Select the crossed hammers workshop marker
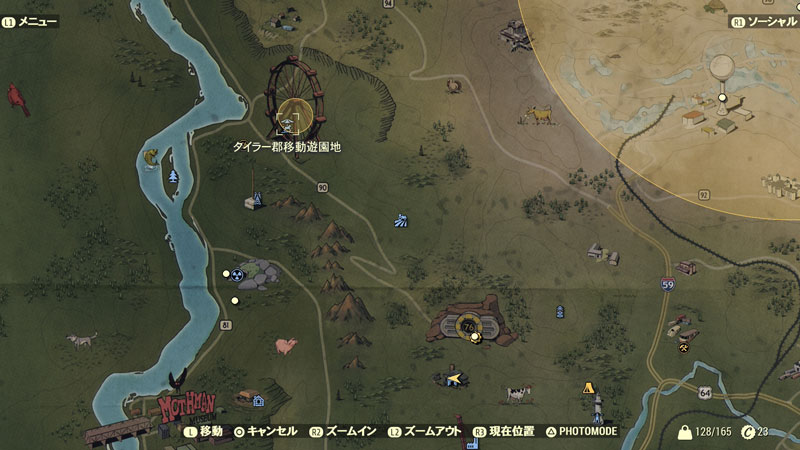Screen dimensions: 800x450 (684, 349)
